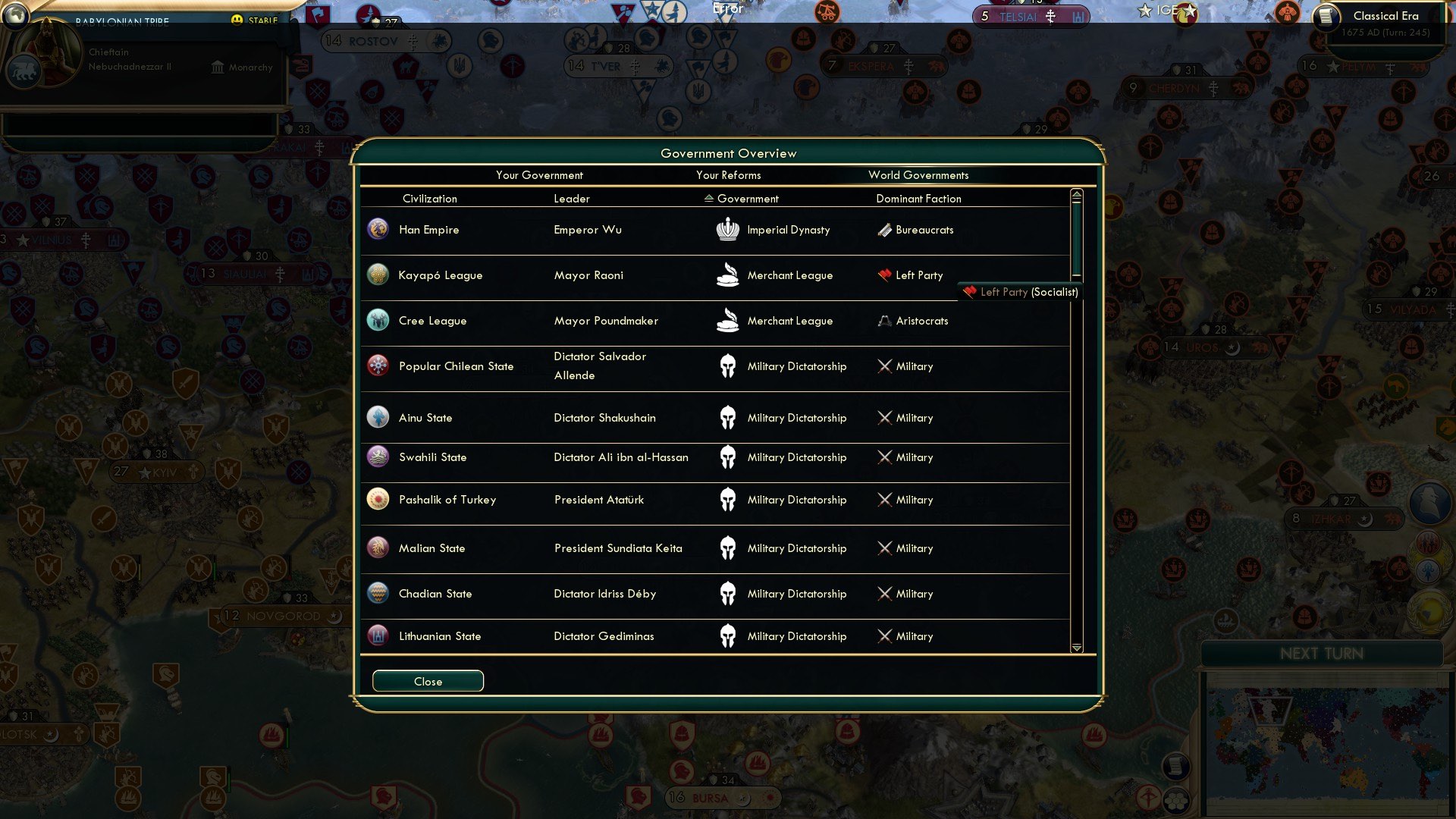Switch to the Your Reforms tab

point(729,174)
